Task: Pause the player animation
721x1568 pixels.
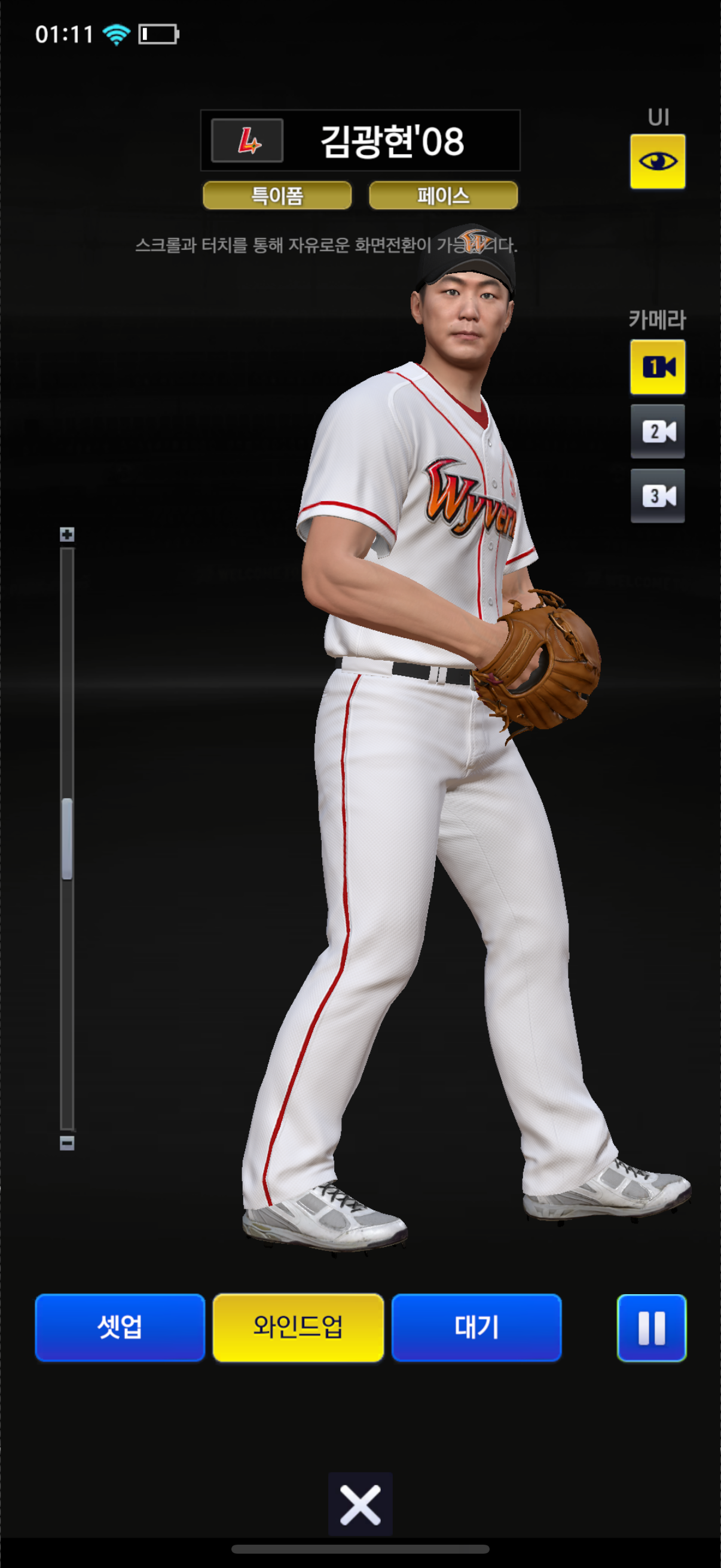Action: pos(652,1327)
